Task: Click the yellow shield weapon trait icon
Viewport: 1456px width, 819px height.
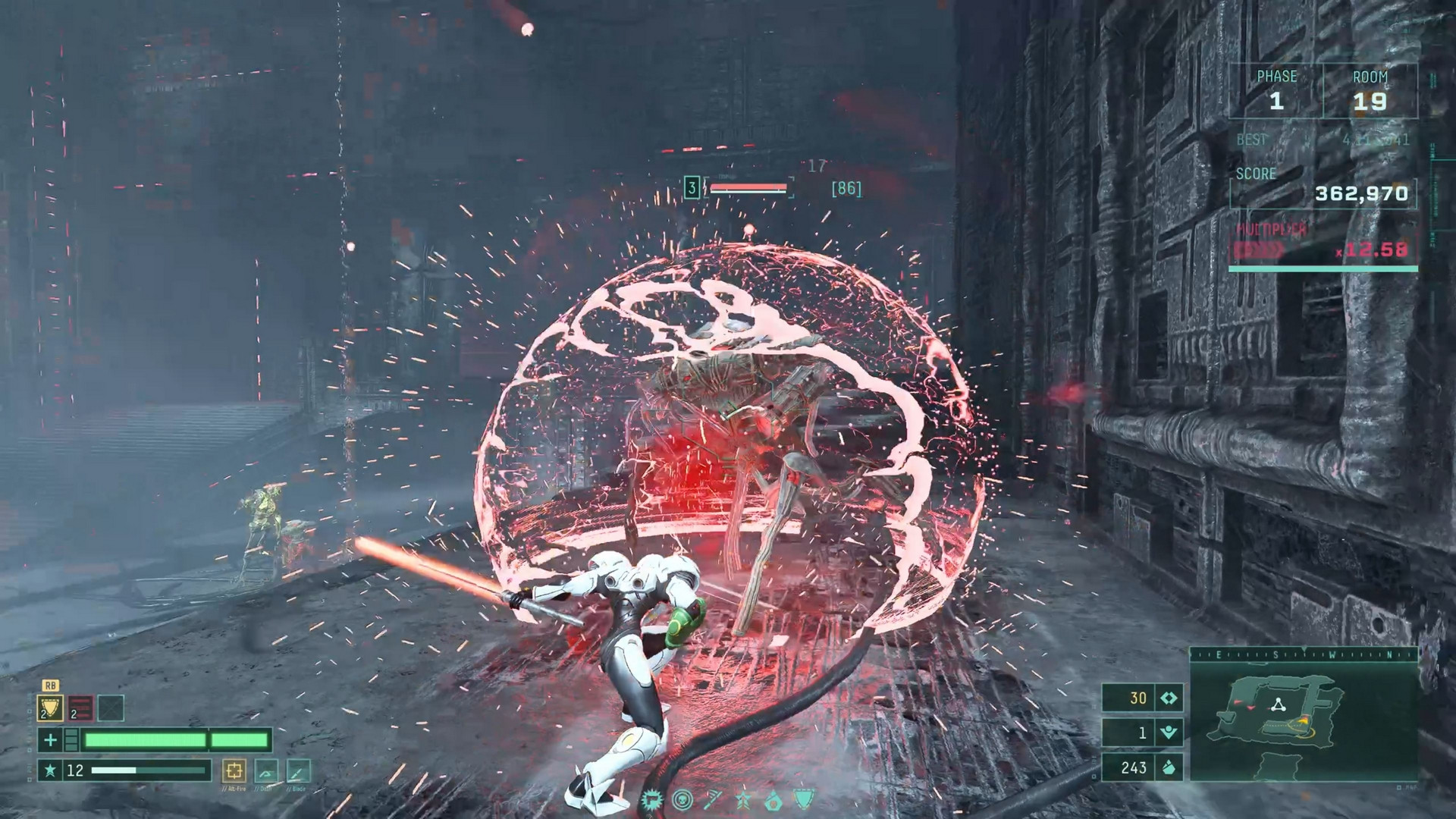Action: click(x=50, y=708)
